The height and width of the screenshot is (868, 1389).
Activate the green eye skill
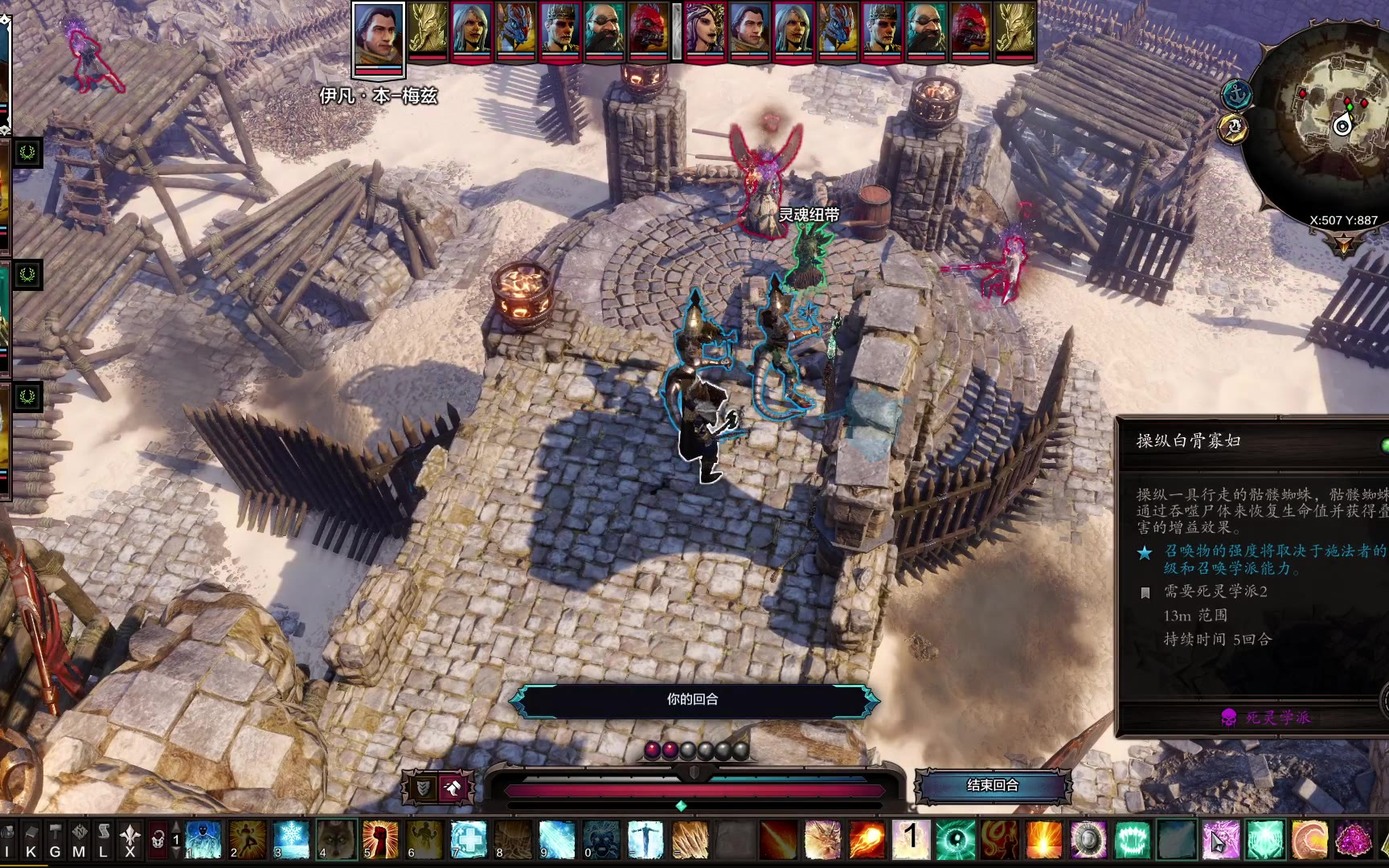[x=956, y=840]
